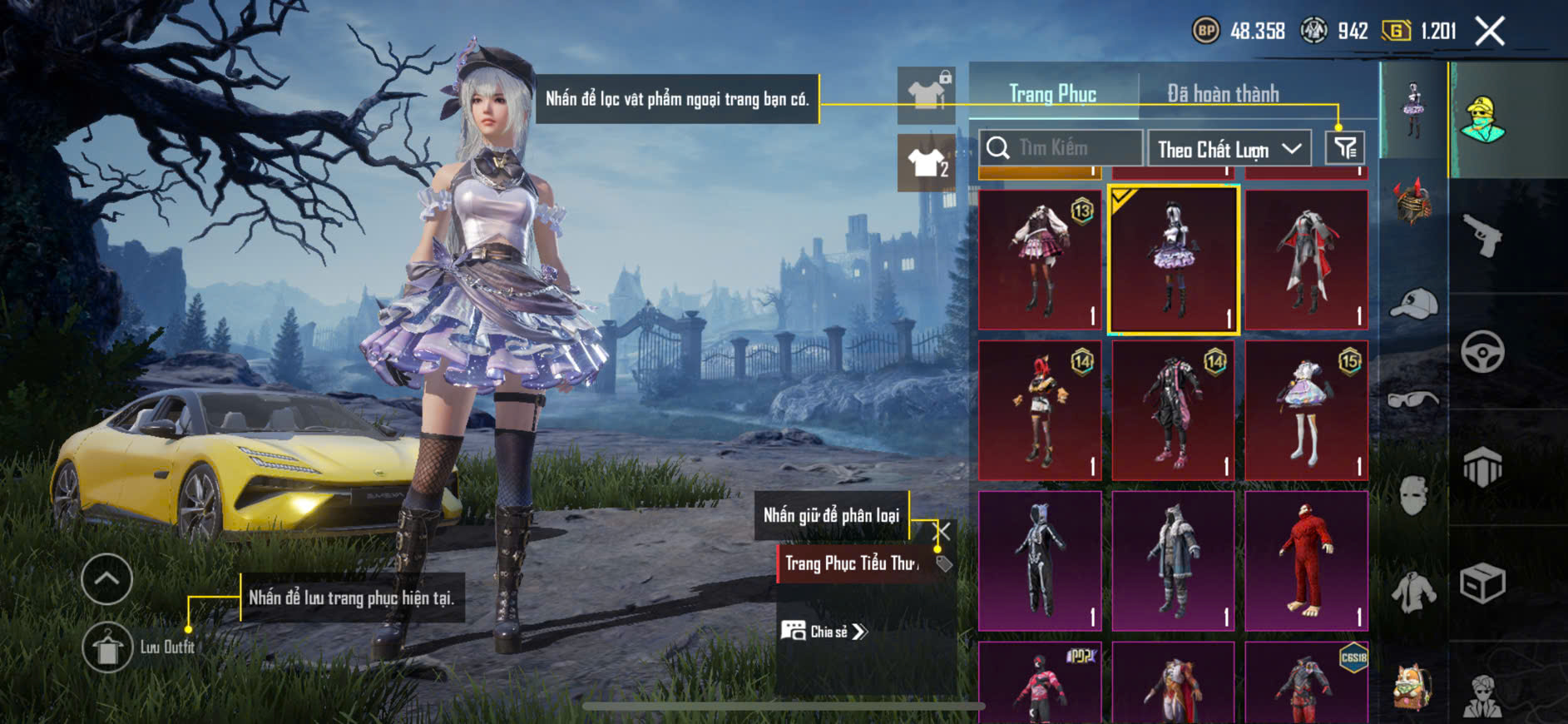This screenshot has height=724, width=1568.
Task: Share outfit via Chia sẻ
Action: pos(825,632)
